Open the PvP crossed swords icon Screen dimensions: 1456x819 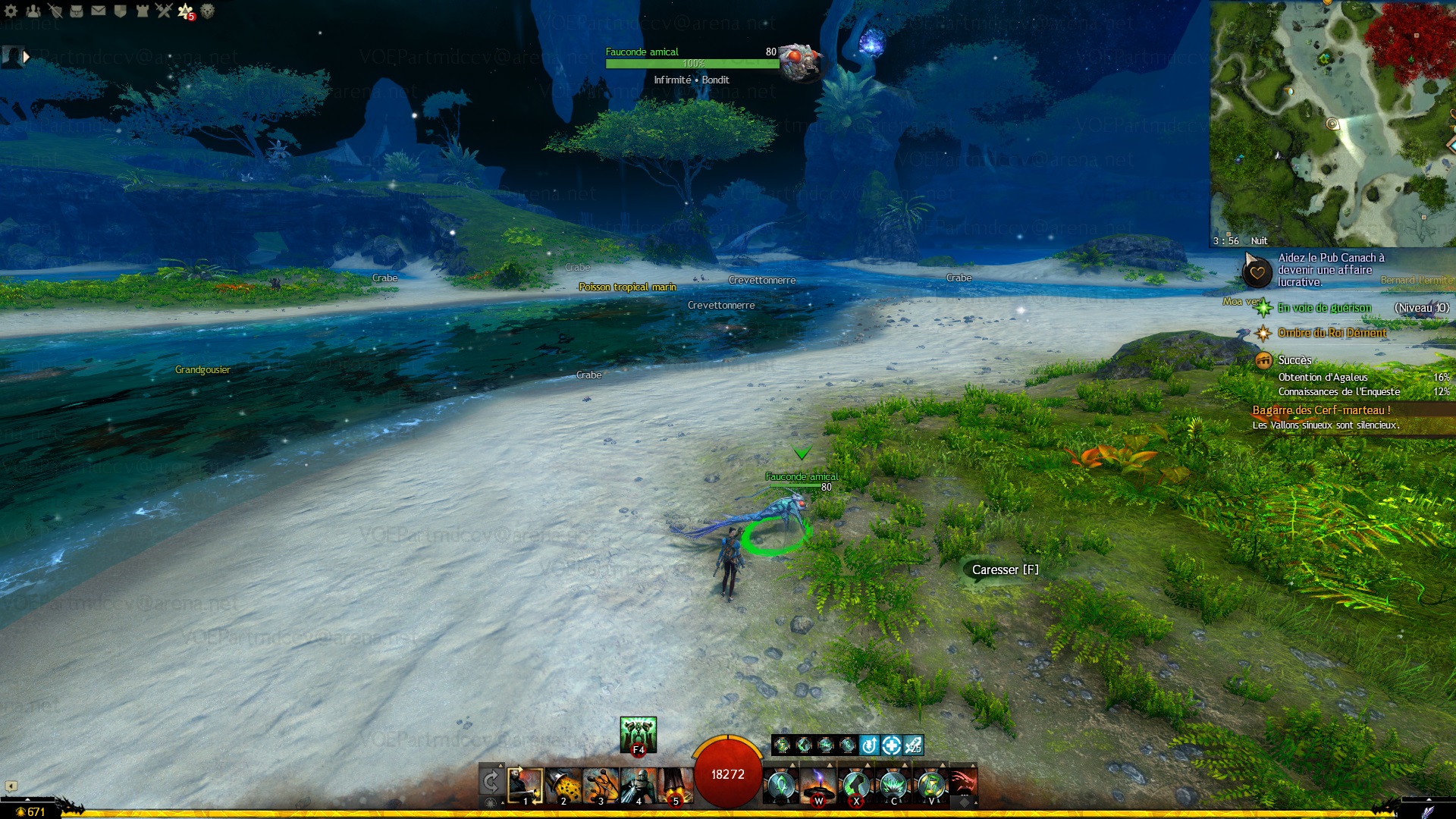tap(164, 11)
